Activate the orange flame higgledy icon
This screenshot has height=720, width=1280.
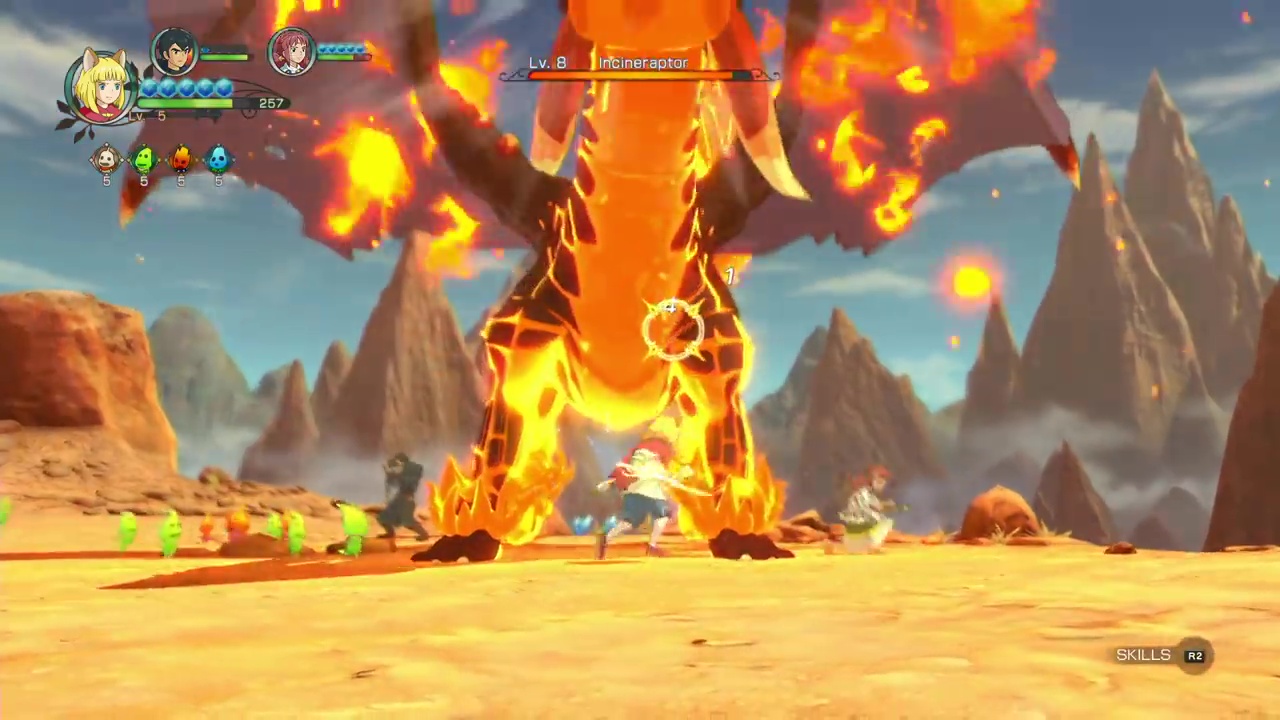(181, 159)
